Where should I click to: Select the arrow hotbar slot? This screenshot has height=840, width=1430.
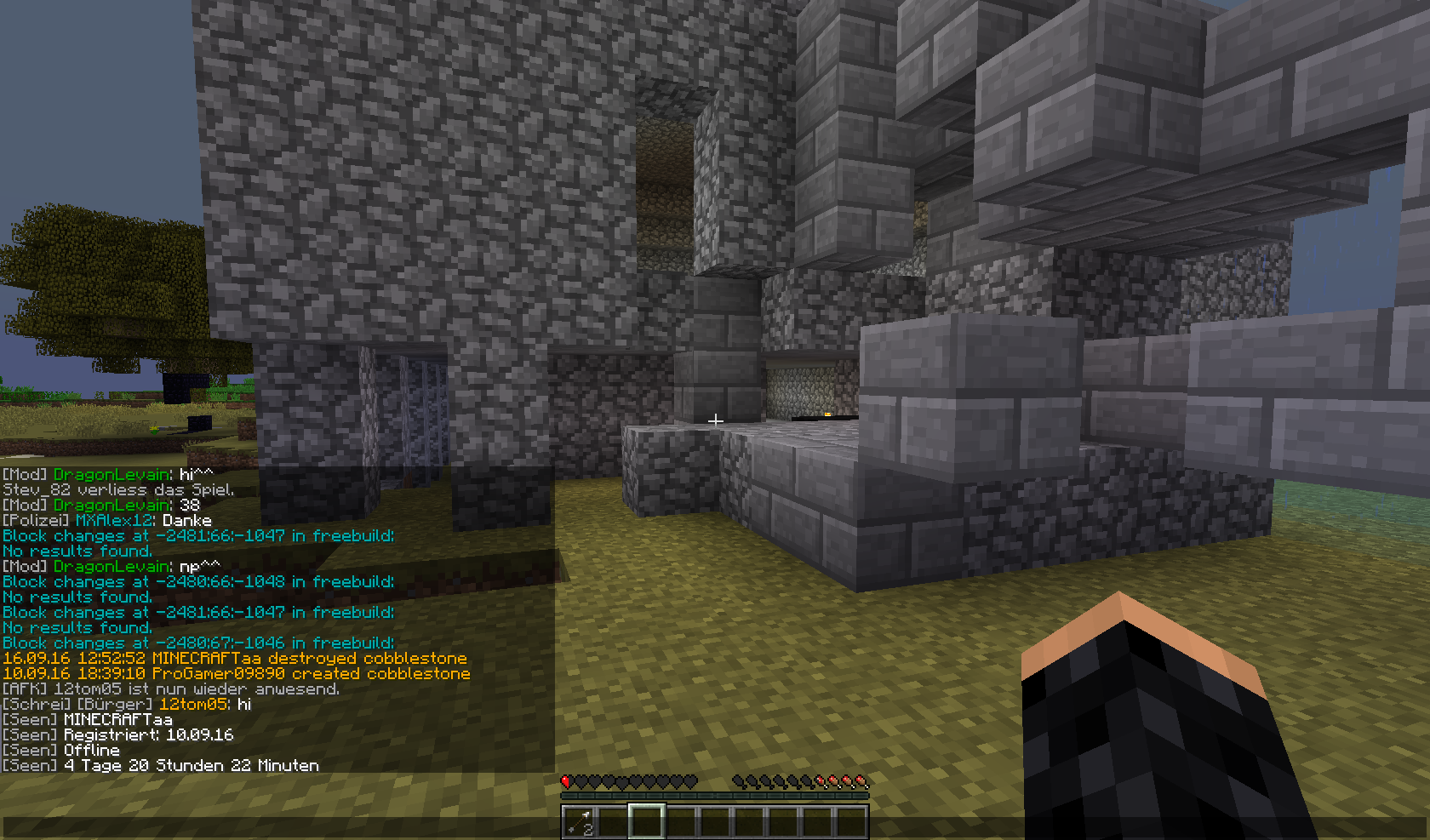[x=578, y=822]
